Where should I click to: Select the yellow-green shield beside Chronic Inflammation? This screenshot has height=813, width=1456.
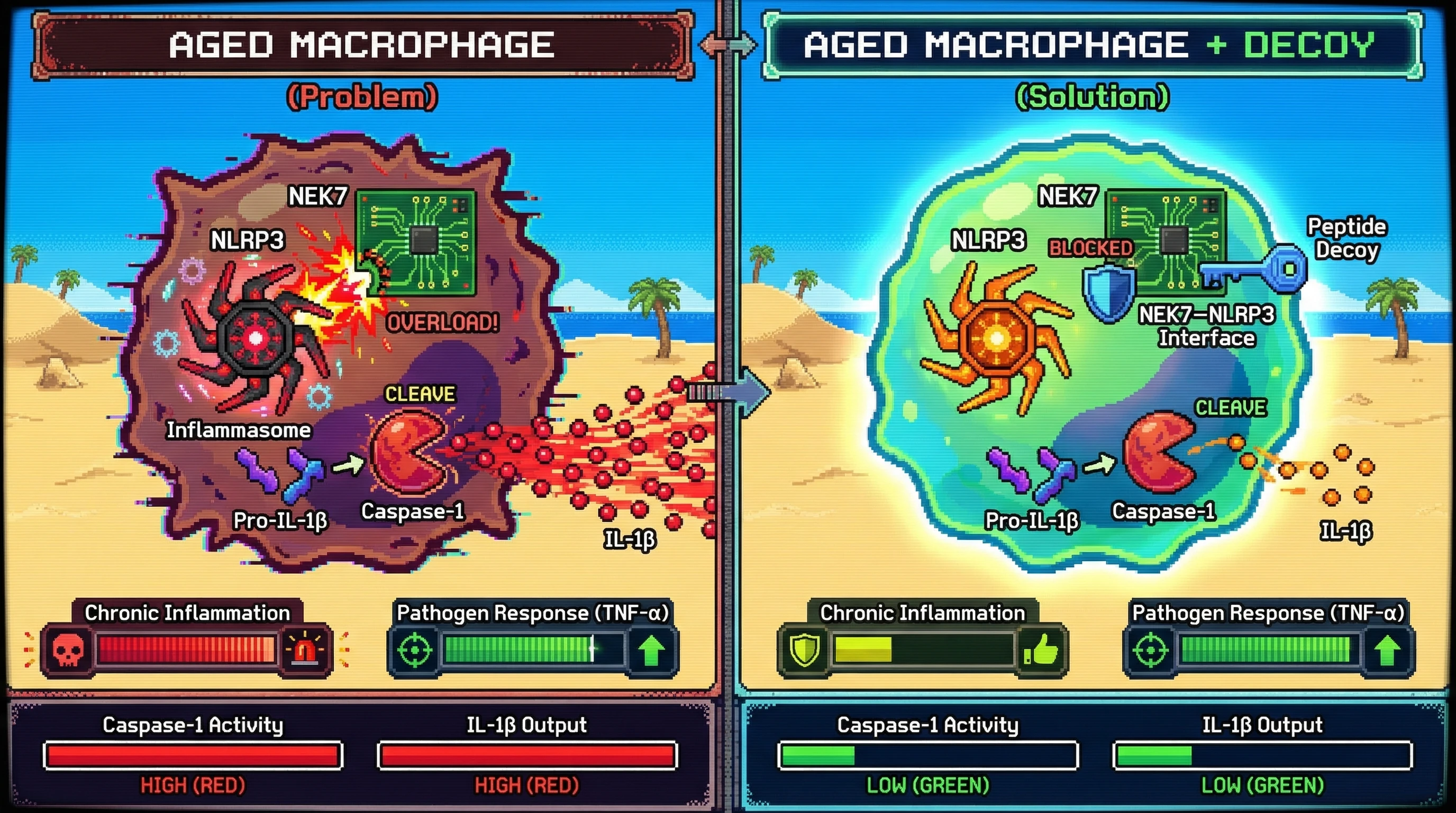(804, 649)
